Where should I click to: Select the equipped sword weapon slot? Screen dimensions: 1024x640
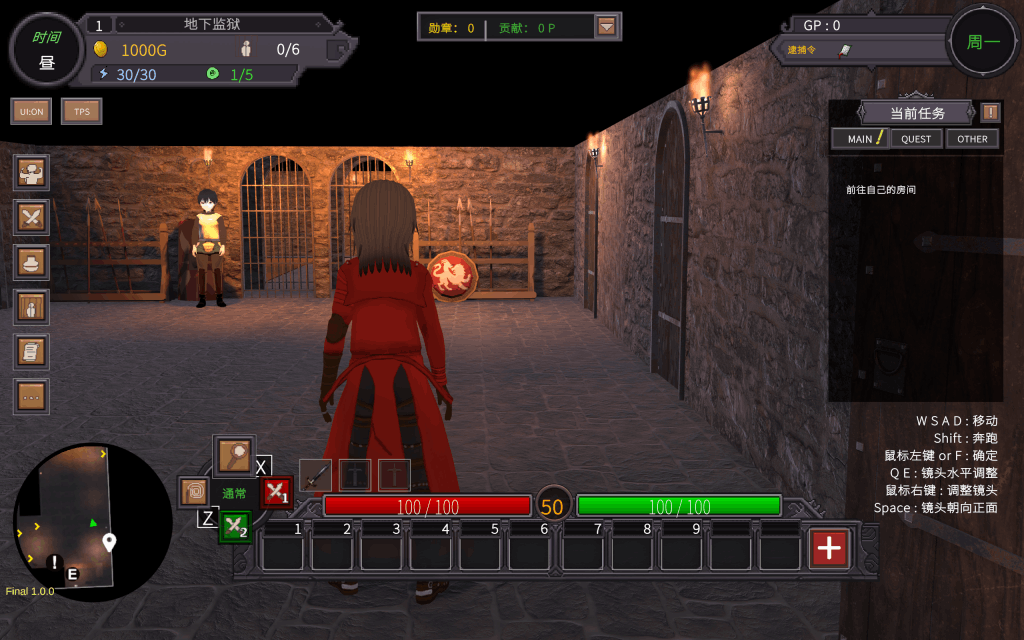315,475
